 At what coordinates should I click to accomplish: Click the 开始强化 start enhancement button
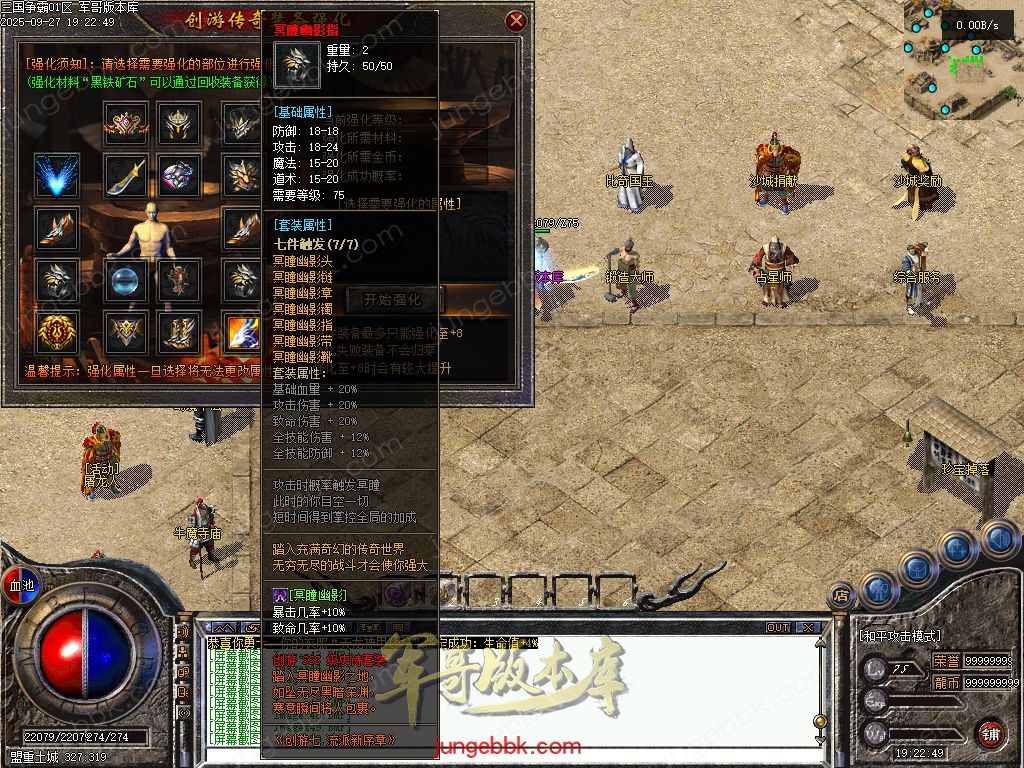tap(394, 298)
